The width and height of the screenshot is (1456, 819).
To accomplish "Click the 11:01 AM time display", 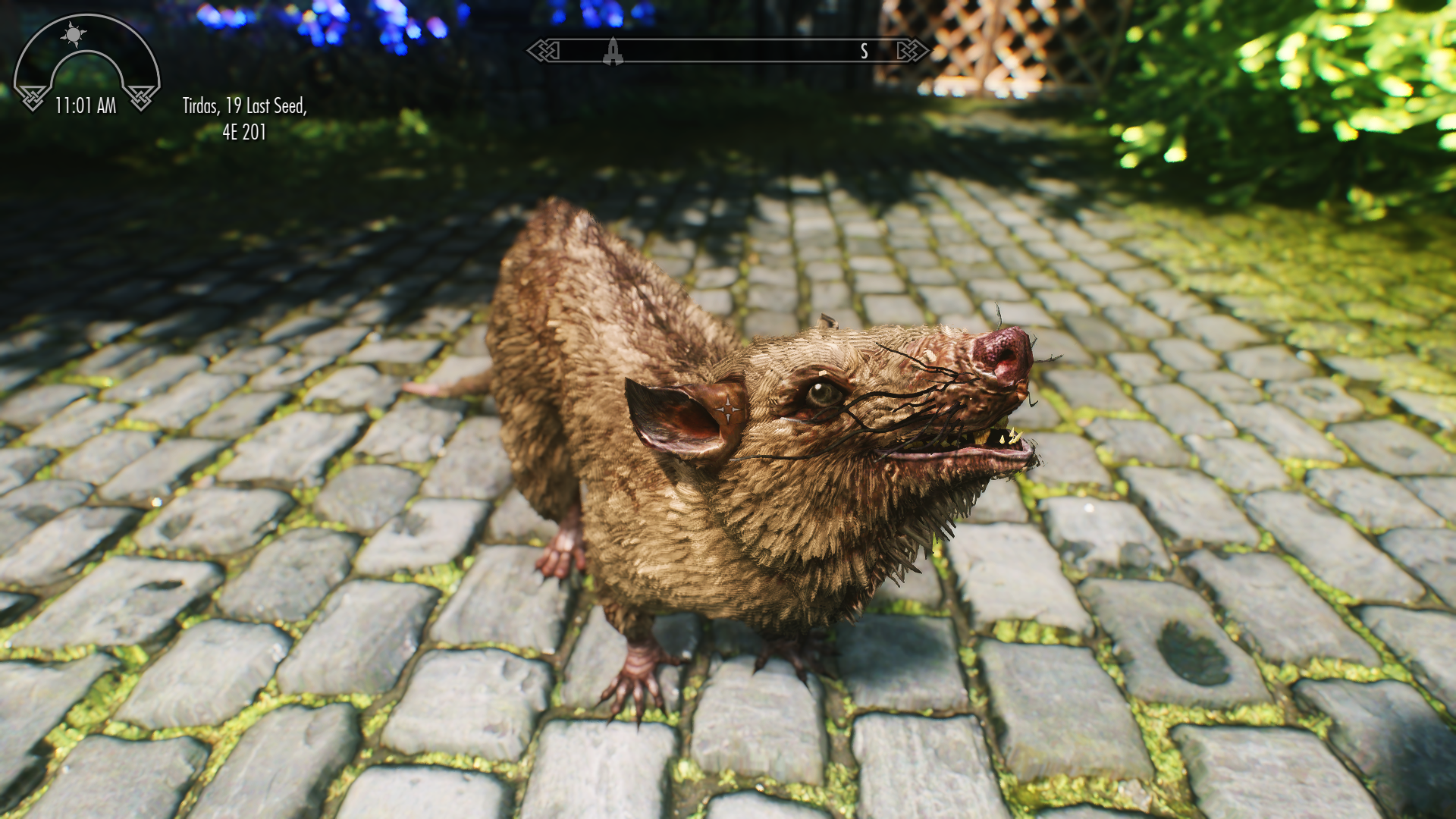I will tap(85, 105).
